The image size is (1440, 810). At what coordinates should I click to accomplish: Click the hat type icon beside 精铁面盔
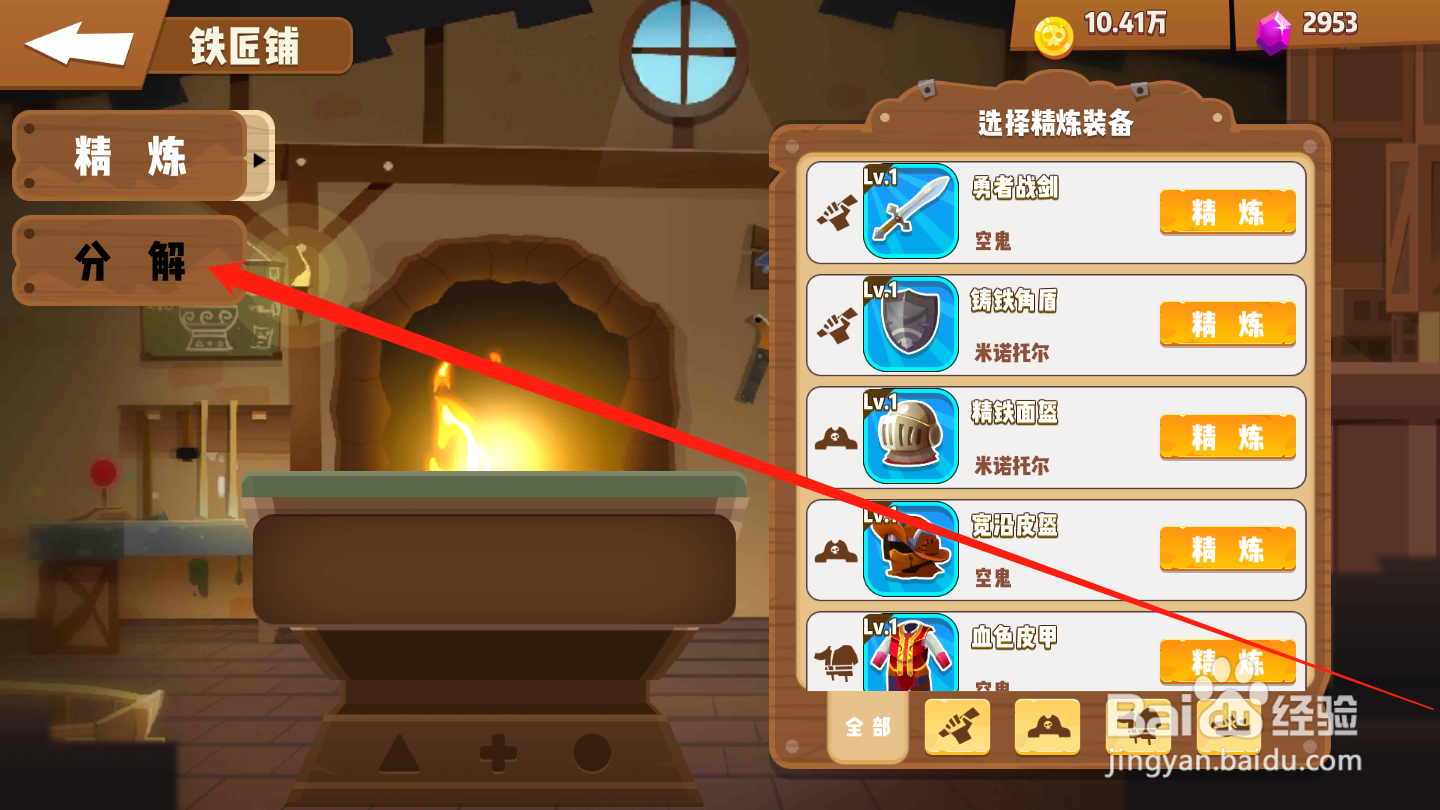click(x=838, y=437)
